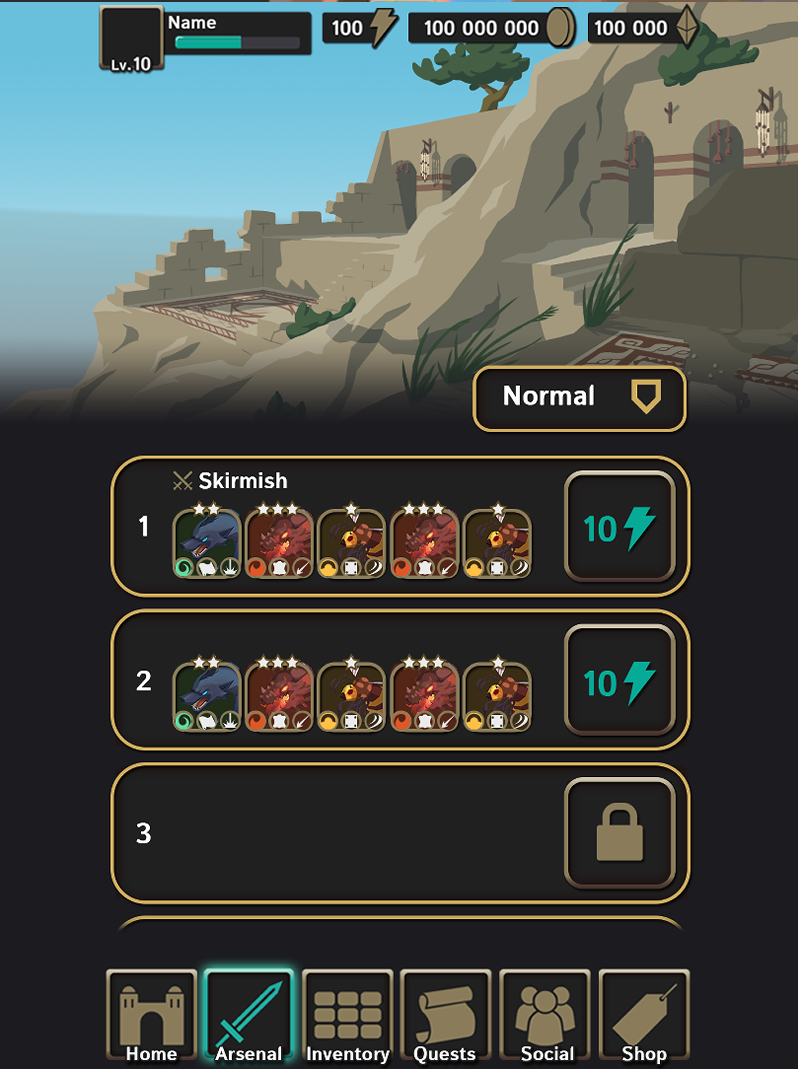This screenshot has width=798, height=1069.
Task: Click the locked stage 3 padlock button
Action: (620, 834)
